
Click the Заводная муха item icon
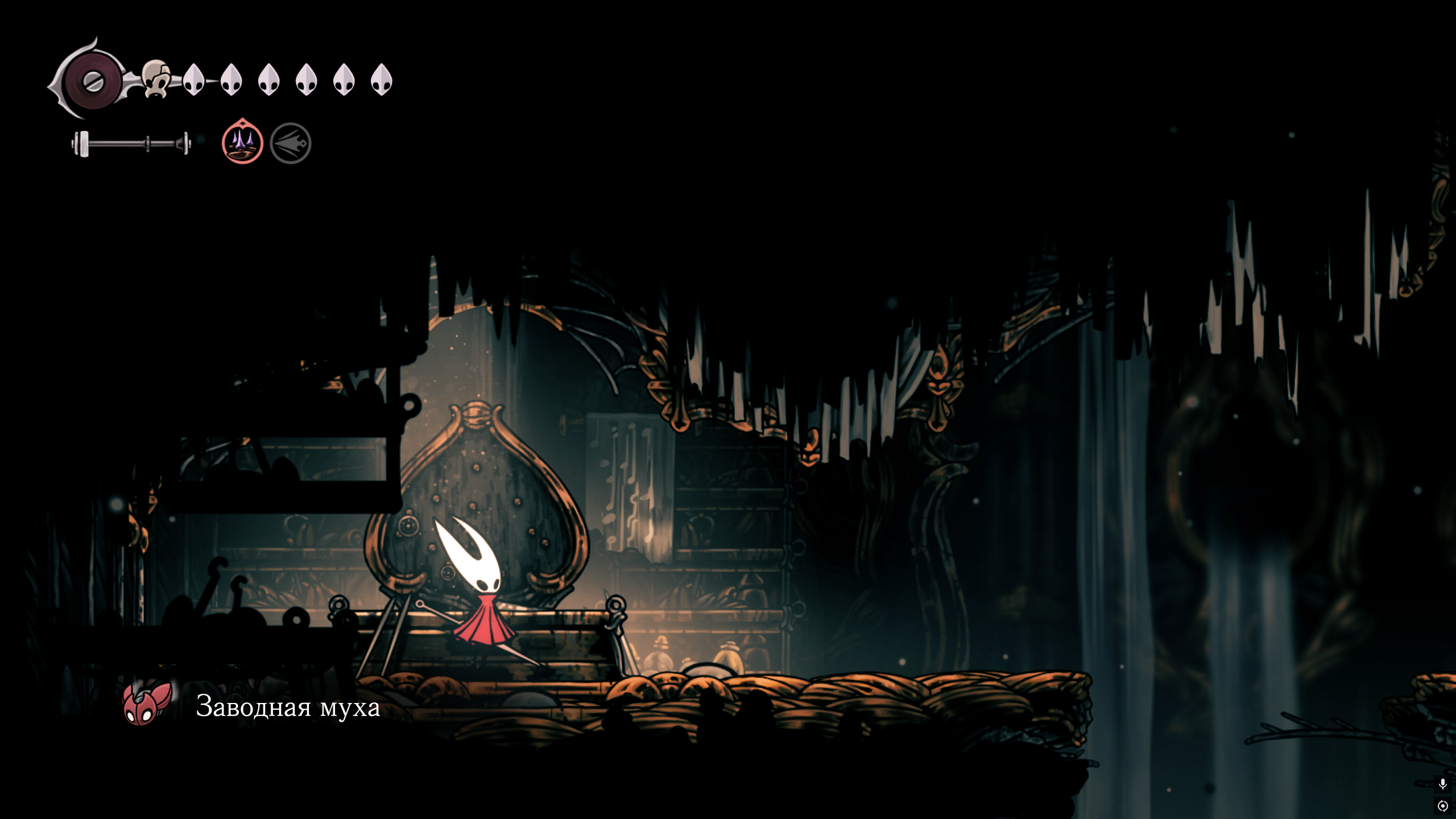pyautogui.click(x=147, y=704)
